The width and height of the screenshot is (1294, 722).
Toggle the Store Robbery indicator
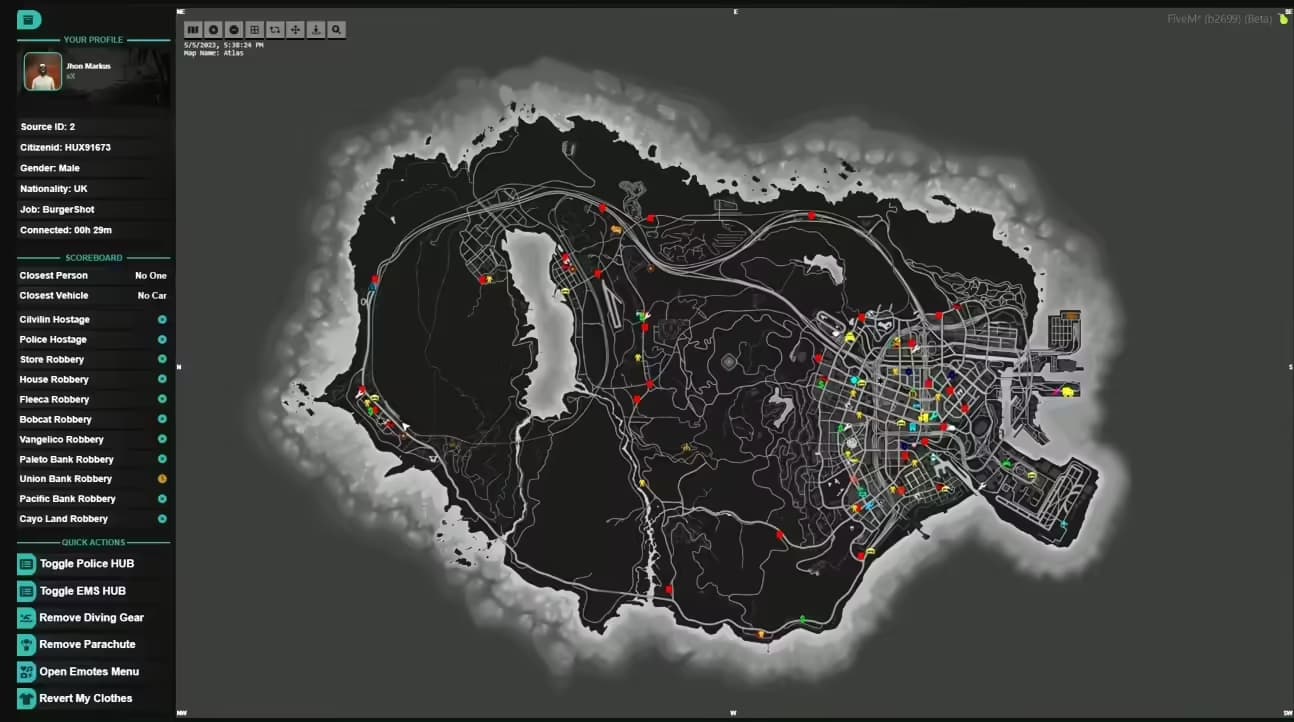pos(163,359)
